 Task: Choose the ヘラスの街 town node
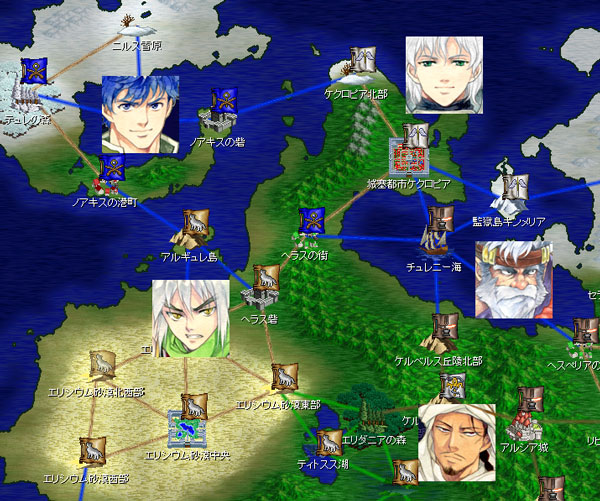311,227
